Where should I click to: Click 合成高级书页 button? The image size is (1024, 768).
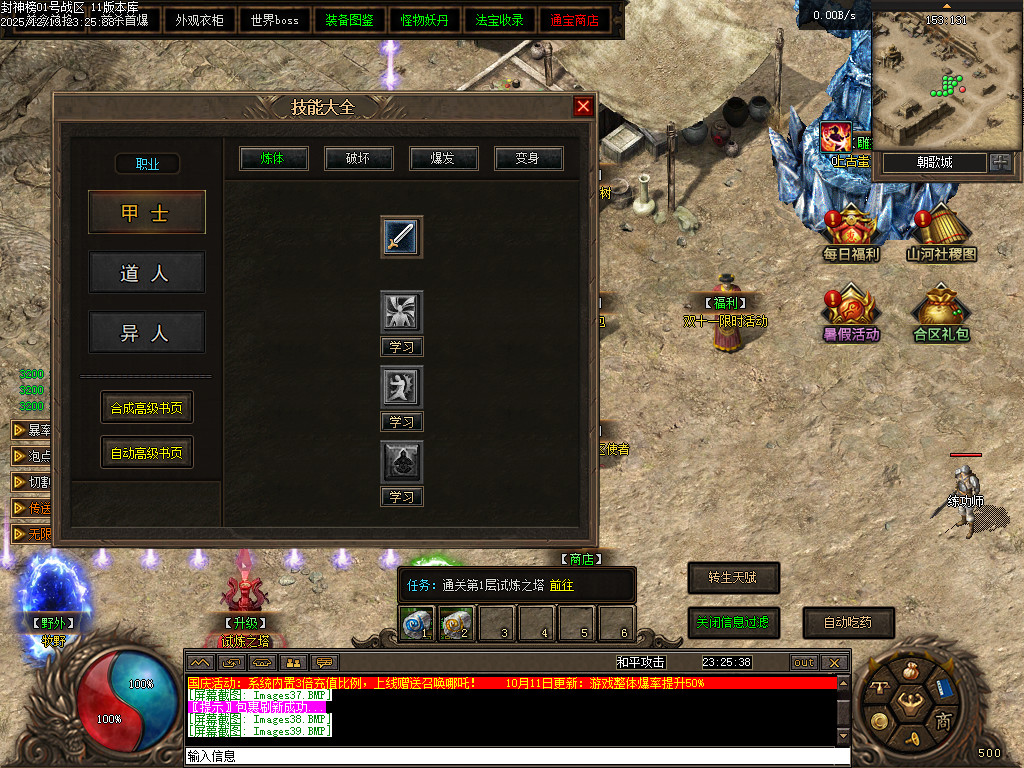pyautogui.click(x=147, y=407)
